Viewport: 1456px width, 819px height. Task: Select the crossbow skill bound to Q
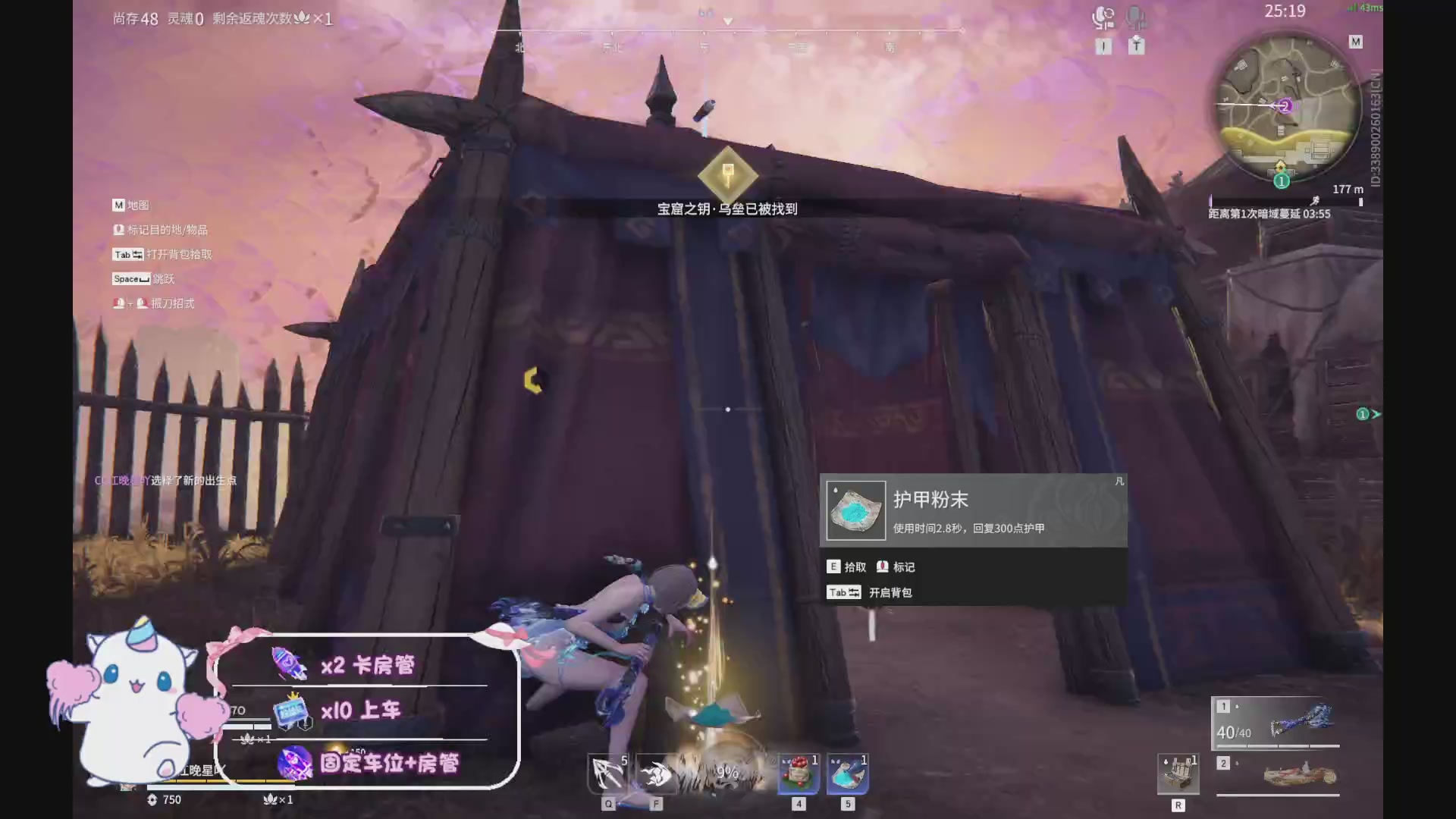608,773
